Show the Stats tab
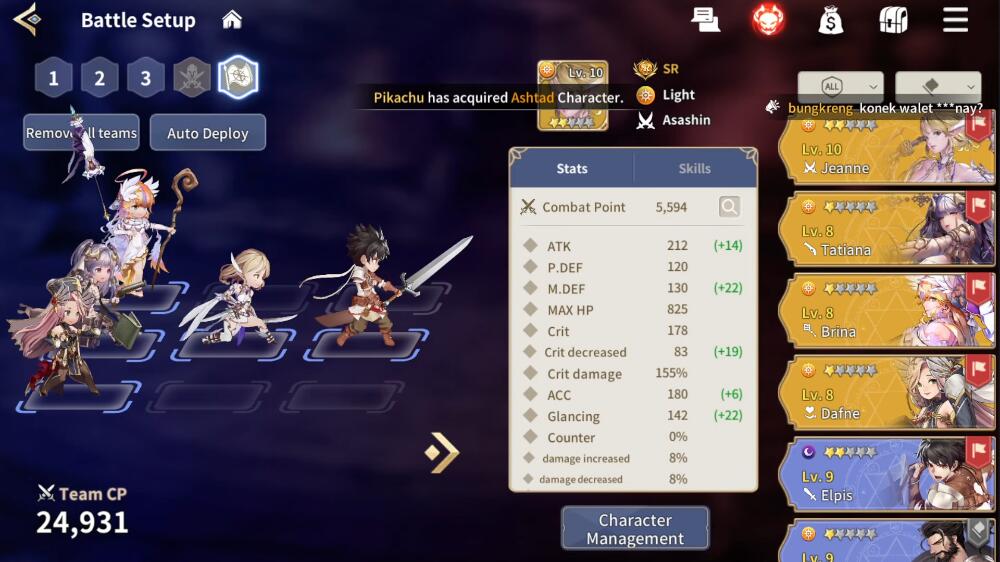 tap(572, 169)
